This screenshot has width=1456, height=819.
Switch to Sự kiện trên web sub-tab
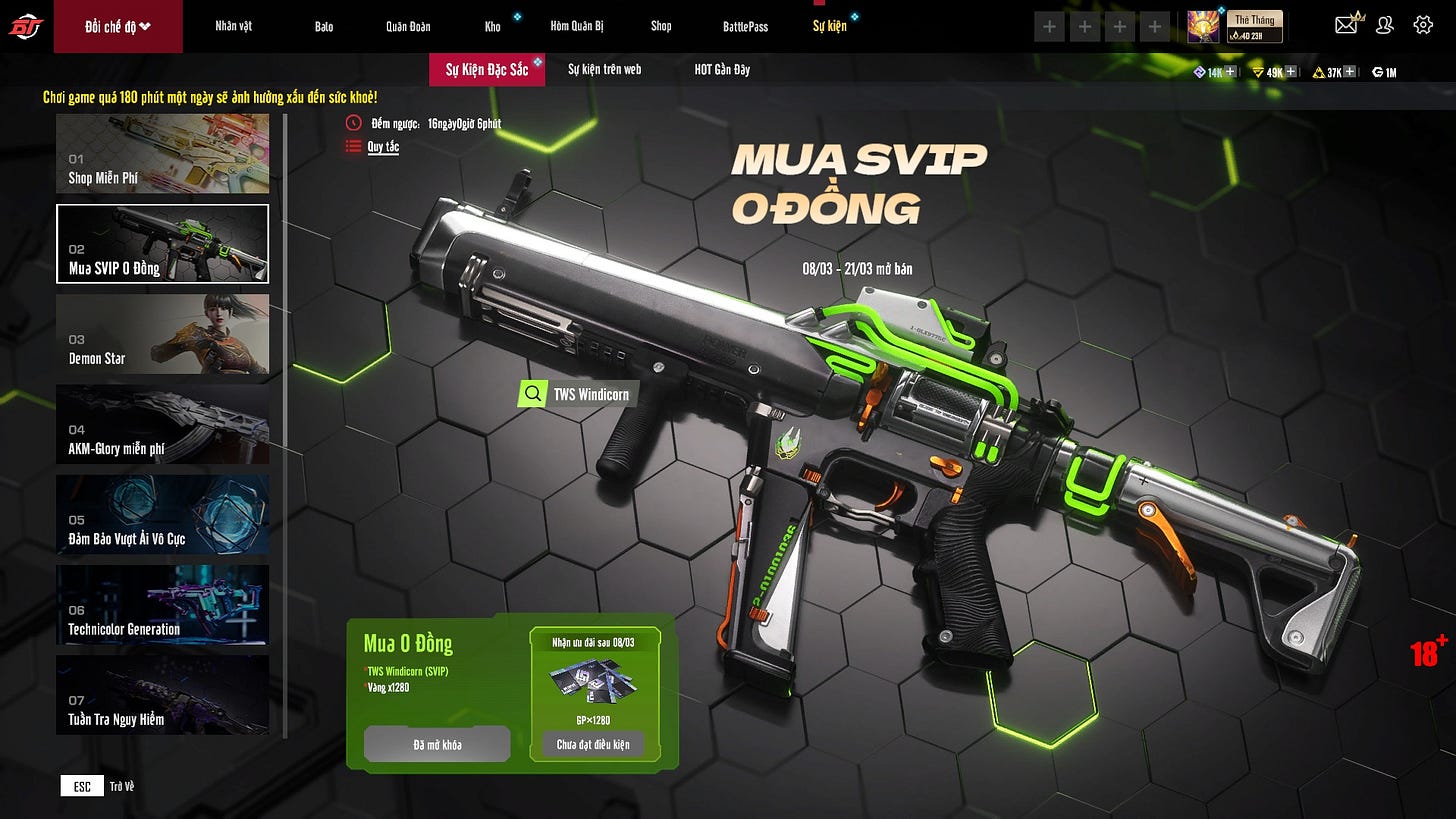coord(604,69)
